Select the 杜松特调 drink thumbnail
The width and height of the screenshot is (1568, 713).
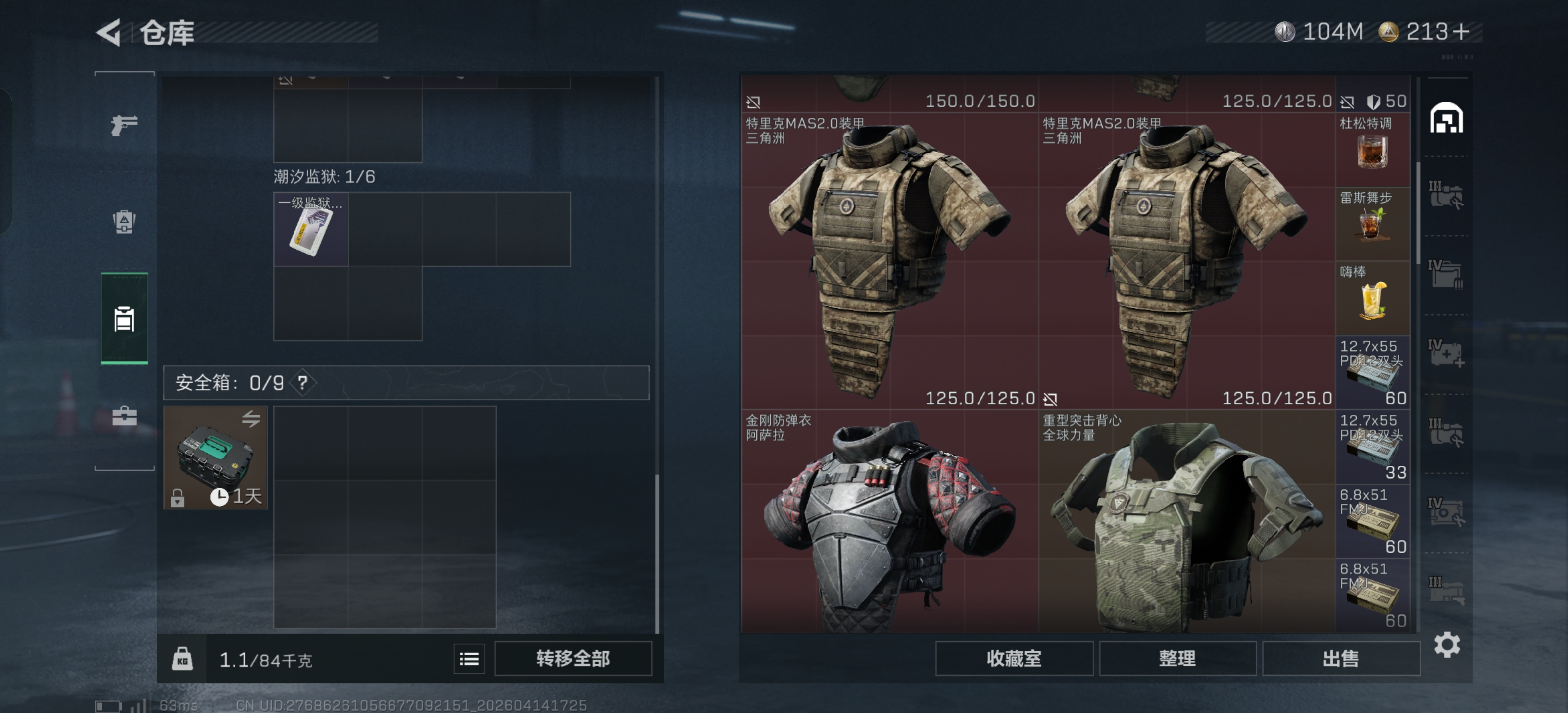1373,152
